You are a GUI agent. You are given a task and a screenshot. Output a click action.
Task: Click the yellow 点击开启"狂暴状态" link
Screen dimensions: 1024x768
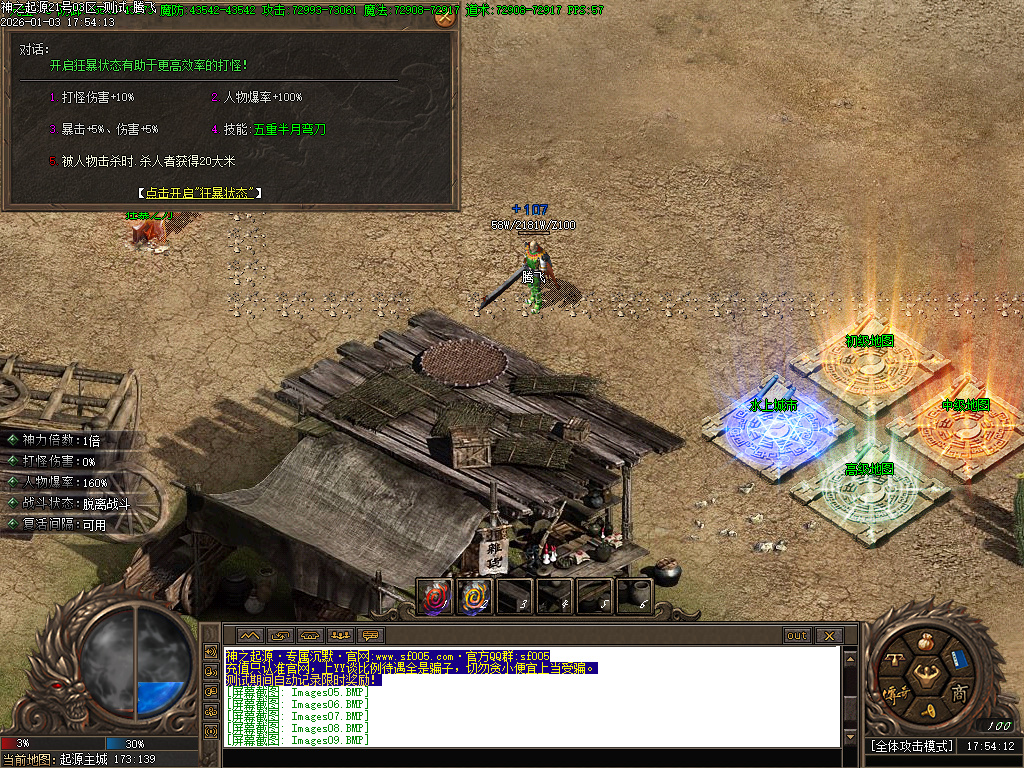tap(199, 193)
